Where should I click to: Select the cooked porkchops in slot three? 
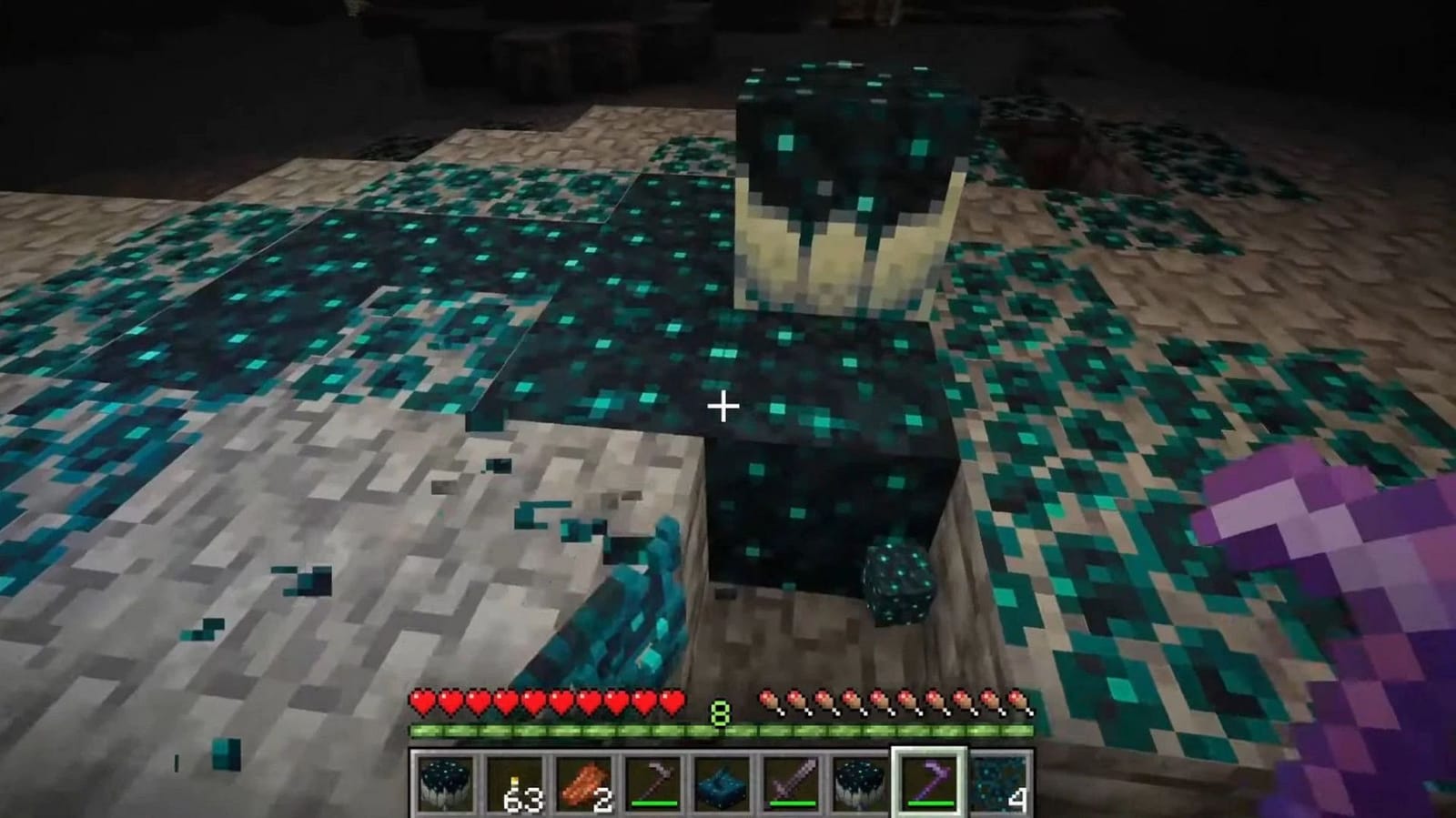pos(582,785)
